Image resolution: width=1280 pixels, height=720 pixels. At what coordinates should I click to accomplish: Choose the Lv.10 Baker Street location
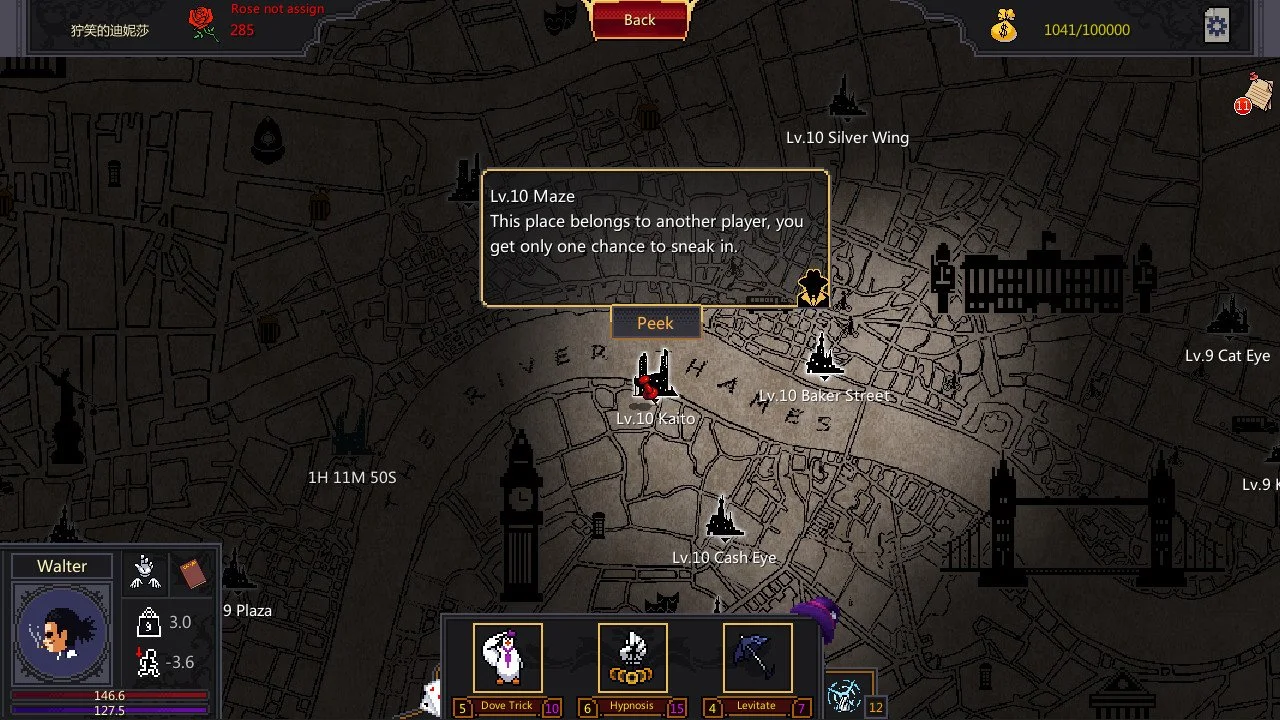[x=823, y=359]
